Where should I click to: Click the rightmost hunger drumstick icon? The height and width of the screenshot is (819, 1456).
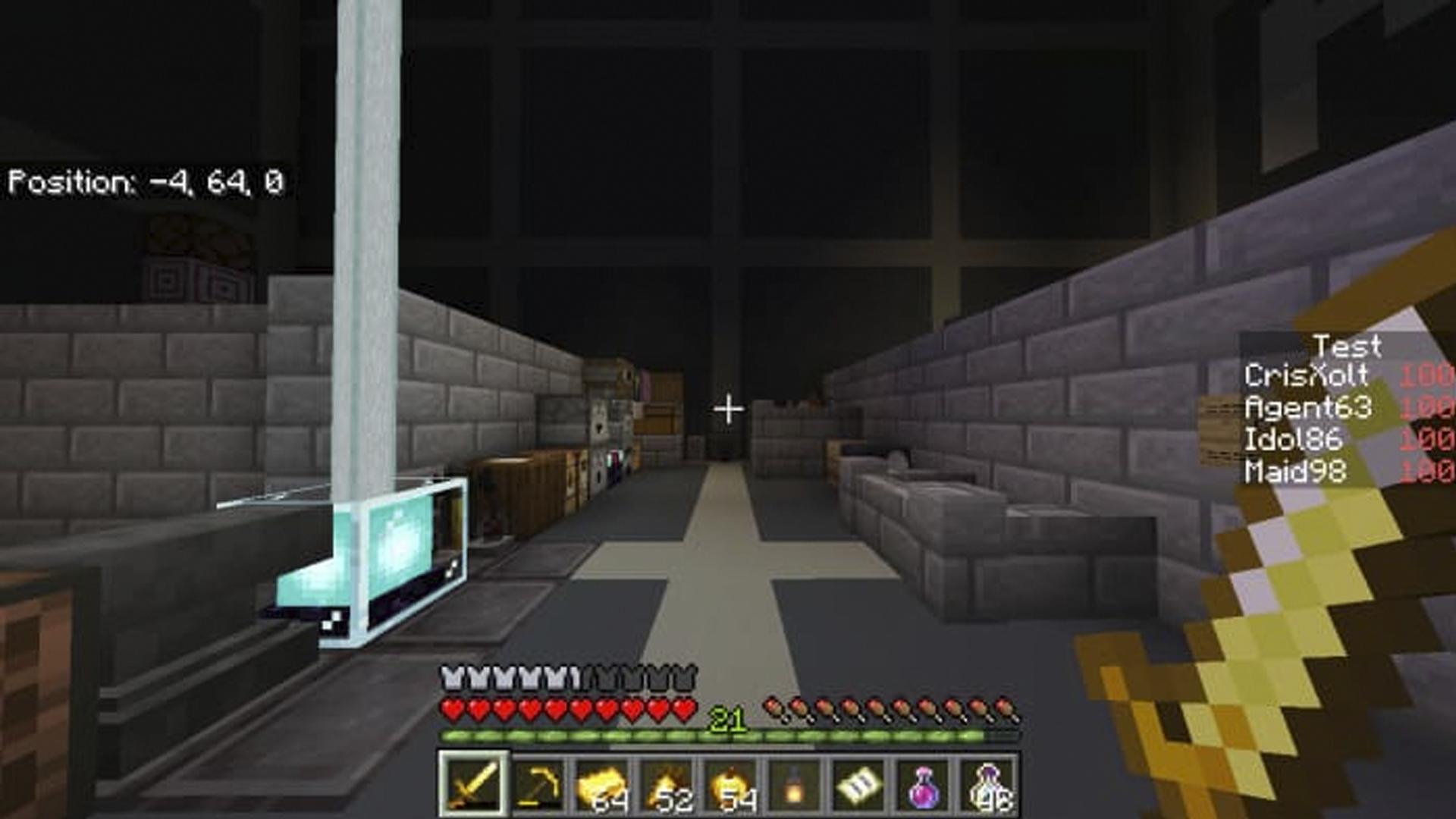1007,708
